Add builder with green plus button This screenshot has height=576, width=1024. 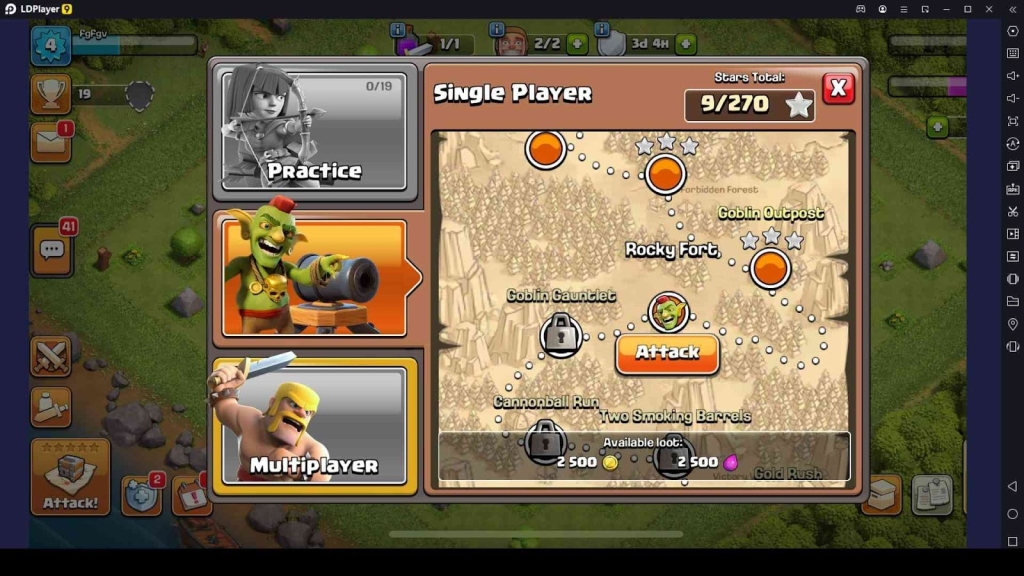click(577, 44)
